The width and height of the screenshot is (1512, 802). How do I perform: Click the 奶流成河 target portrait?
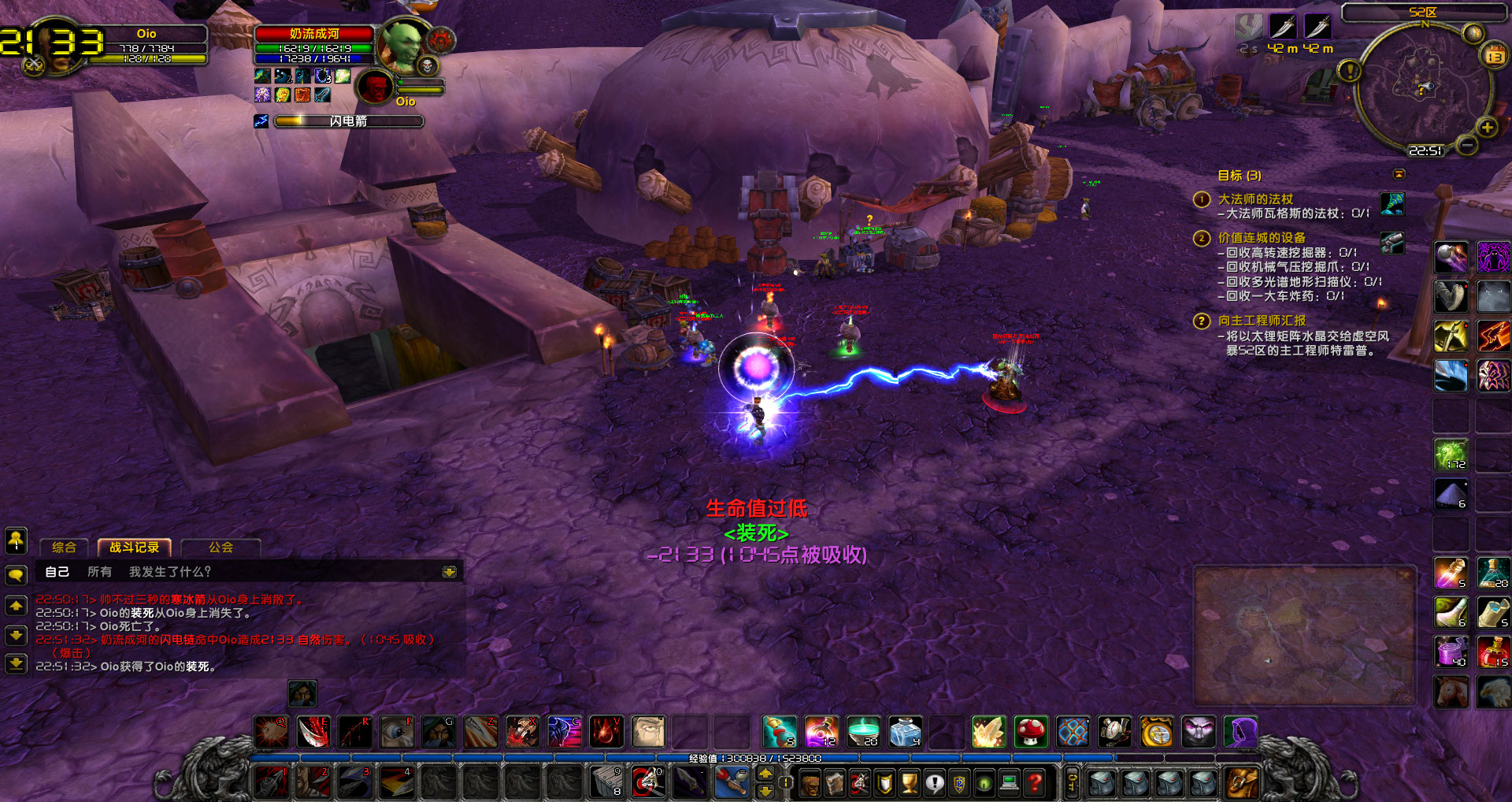tap(402, 44)
